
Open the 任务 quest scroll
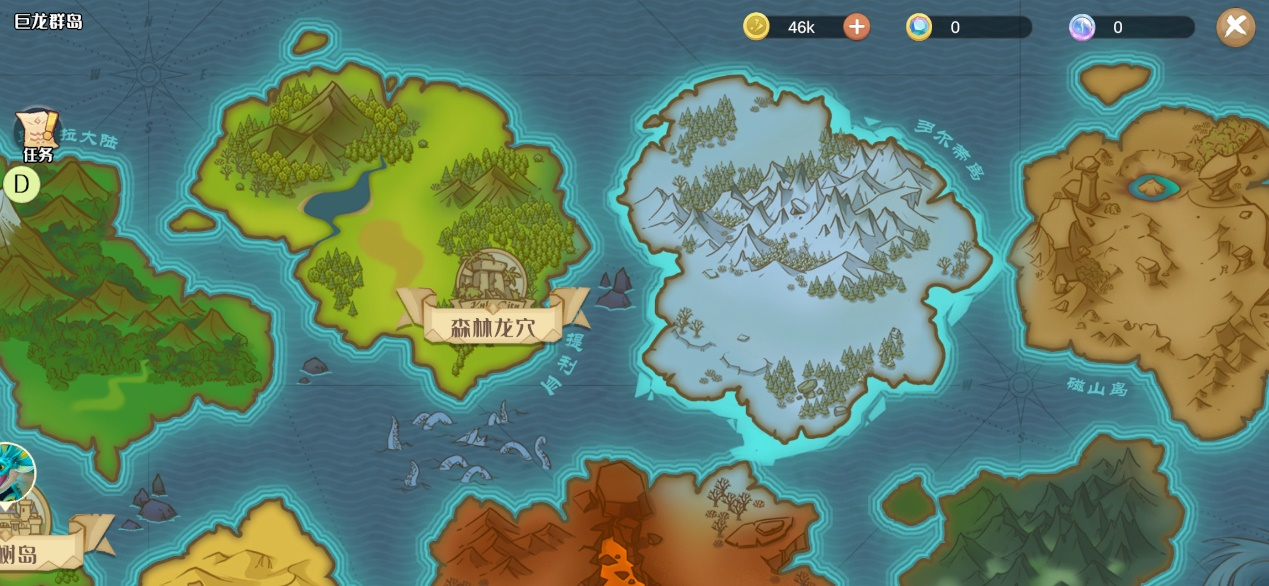(38, 133)
